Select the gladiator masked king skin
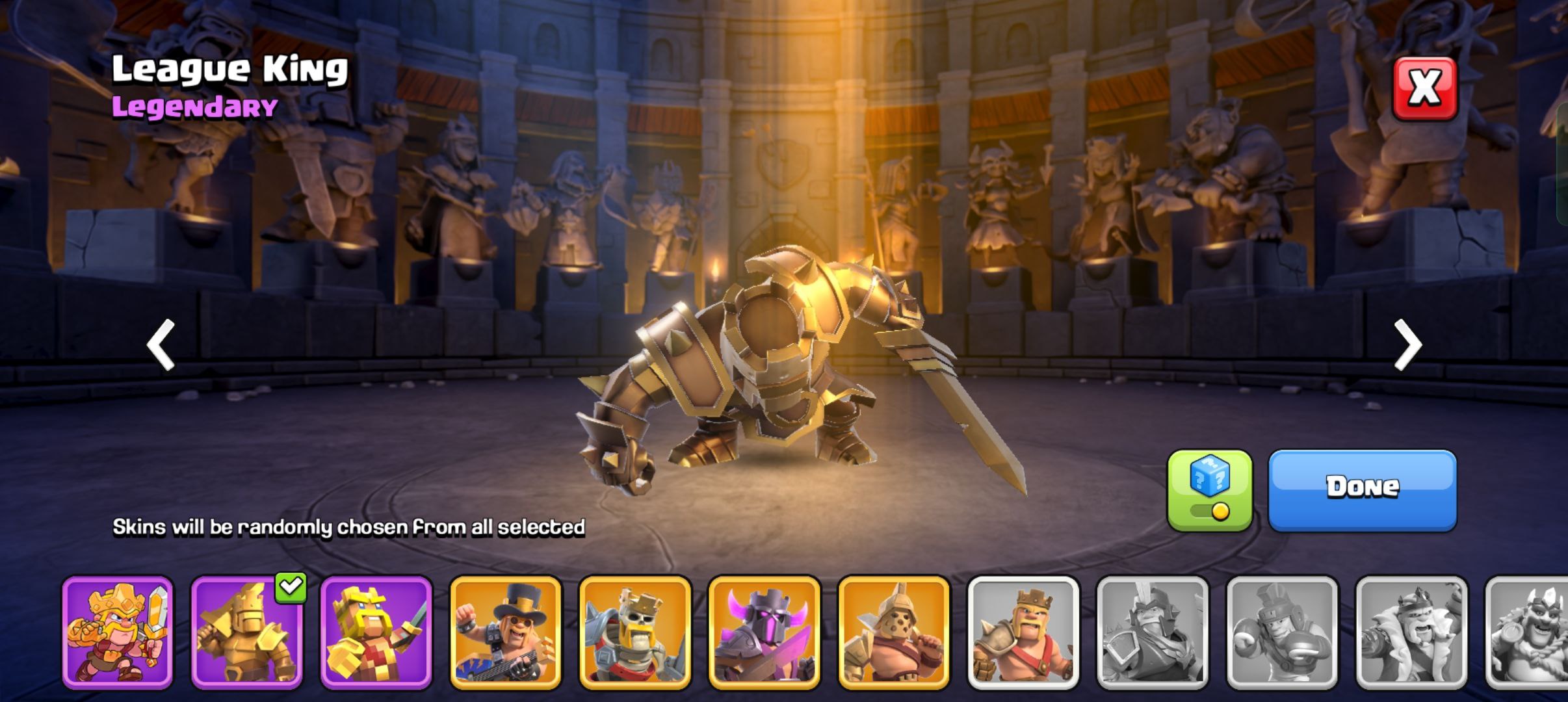Screen dimensions: 1568x702 click(894, 632)
